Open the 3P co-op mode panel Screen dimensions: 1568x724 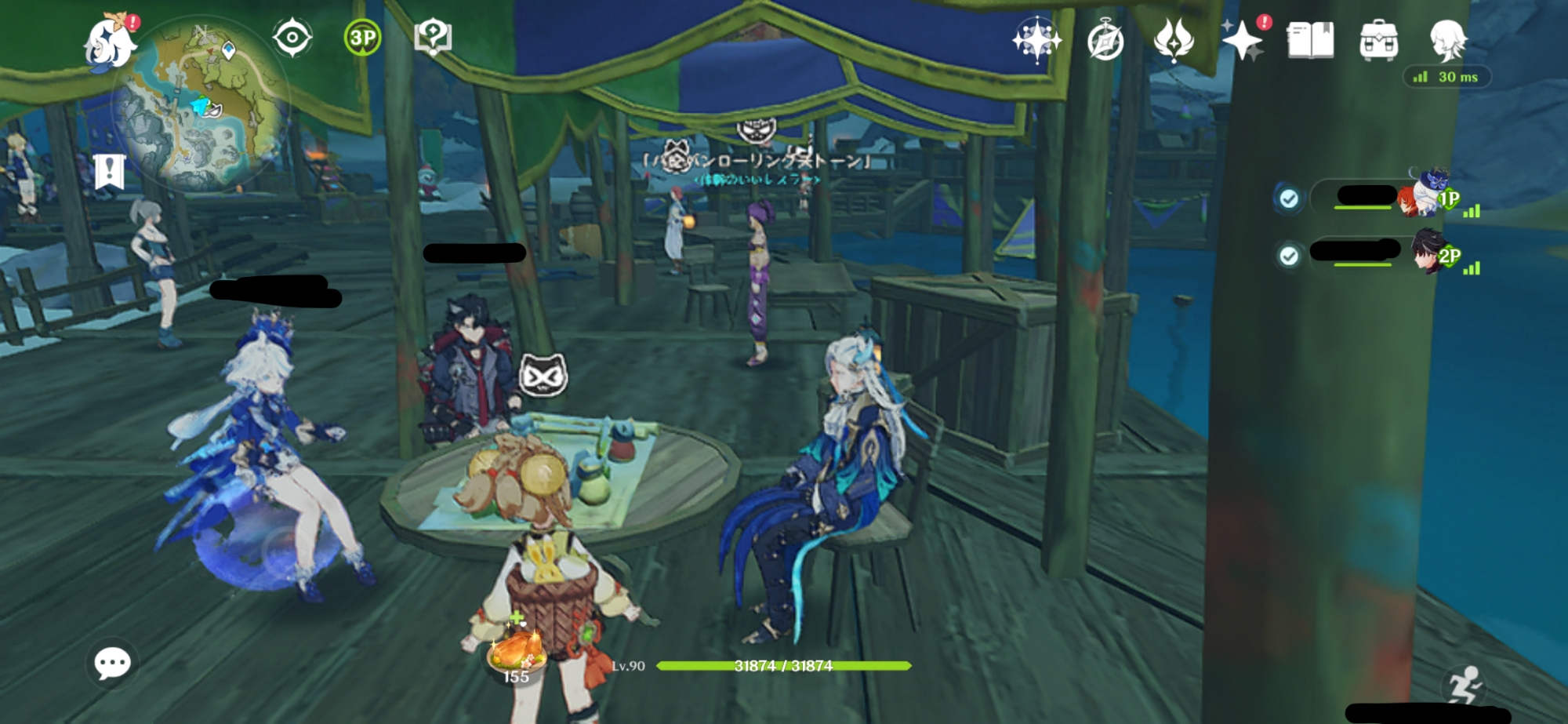click(x=362, y=38)
